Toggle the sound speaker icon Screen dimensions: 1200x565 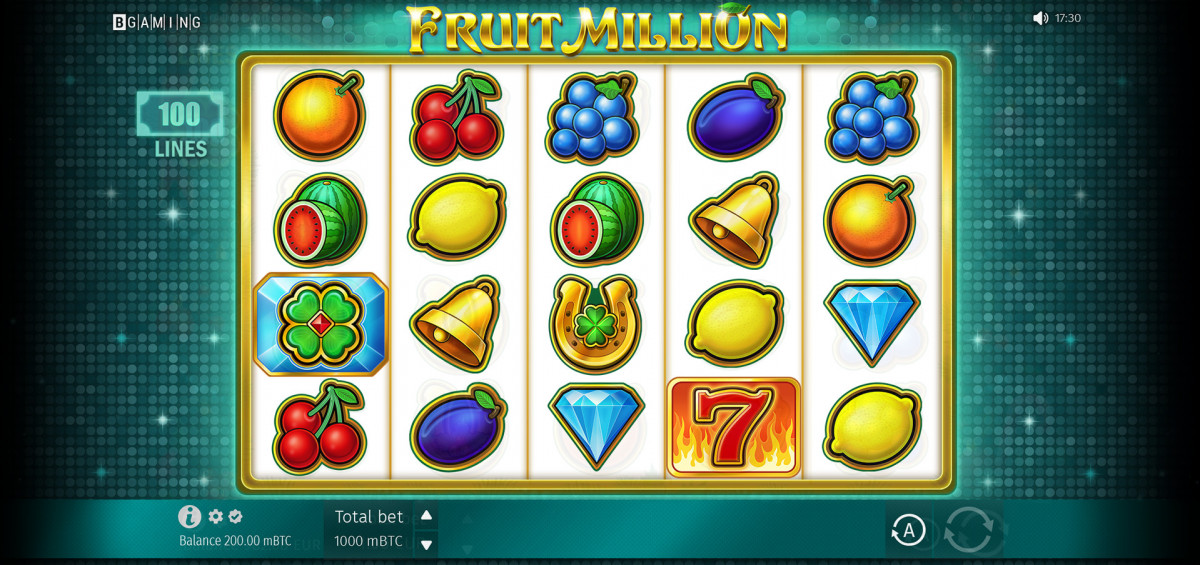click(1040, 18)
